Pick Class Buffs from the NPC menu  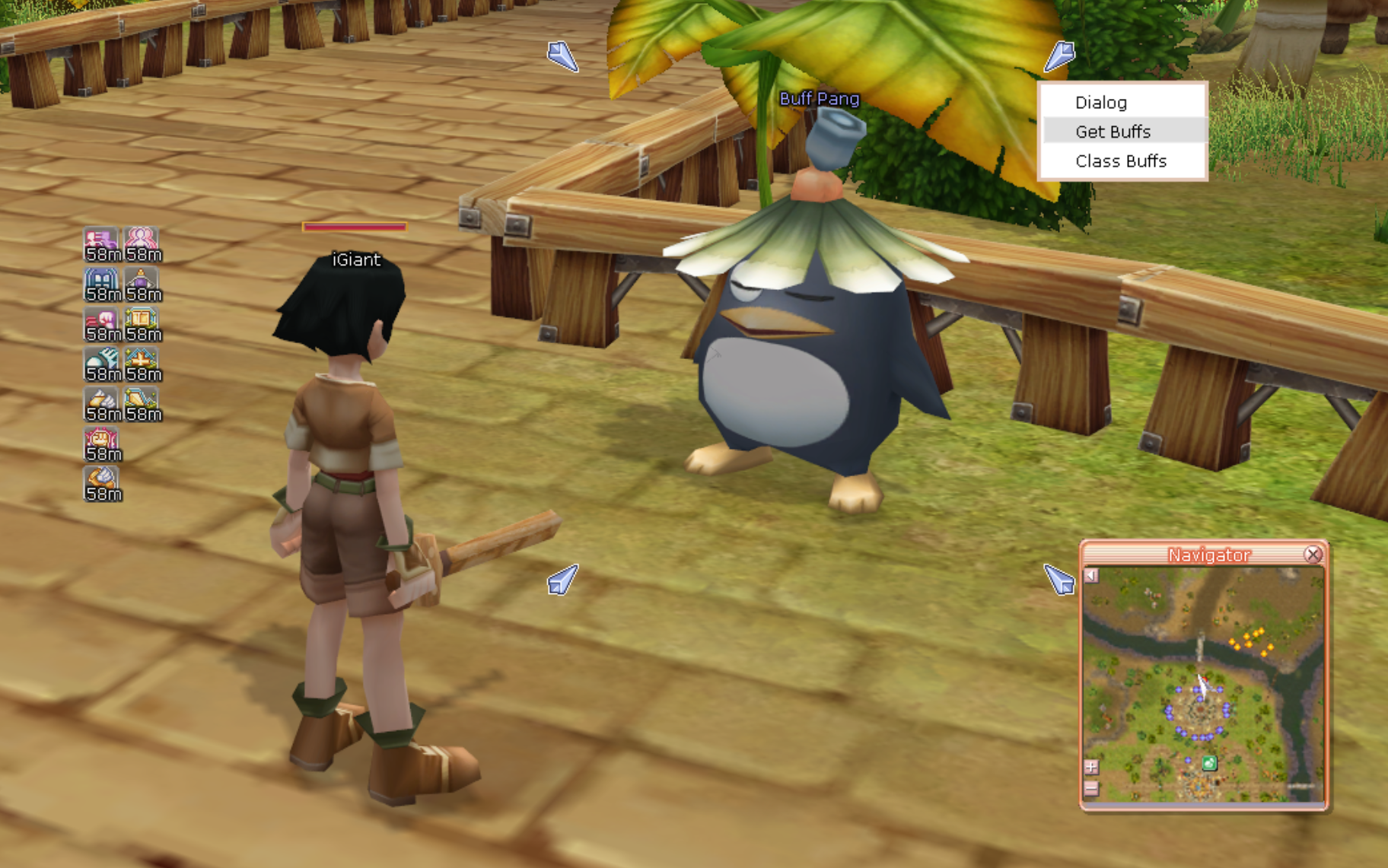click(x=1120, y=161)
